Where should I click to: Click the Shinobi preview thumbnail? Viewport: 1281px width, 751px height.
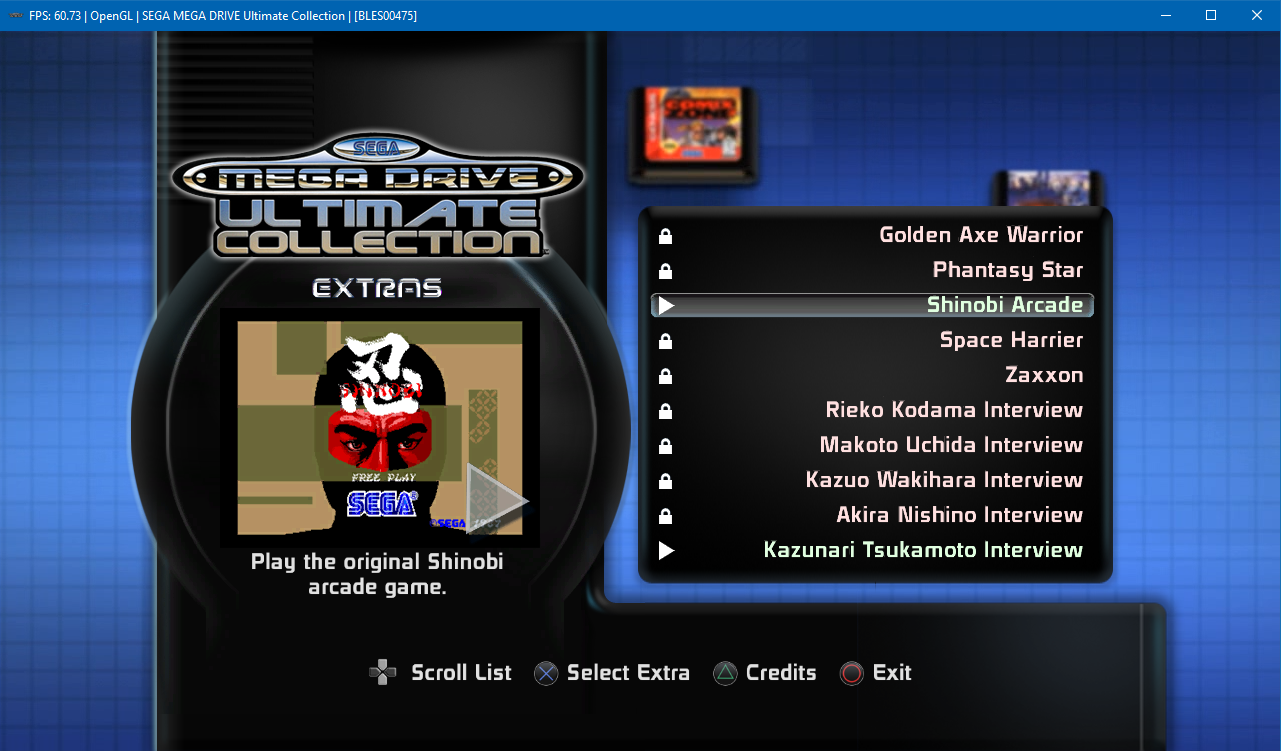[x=380, y=428]
